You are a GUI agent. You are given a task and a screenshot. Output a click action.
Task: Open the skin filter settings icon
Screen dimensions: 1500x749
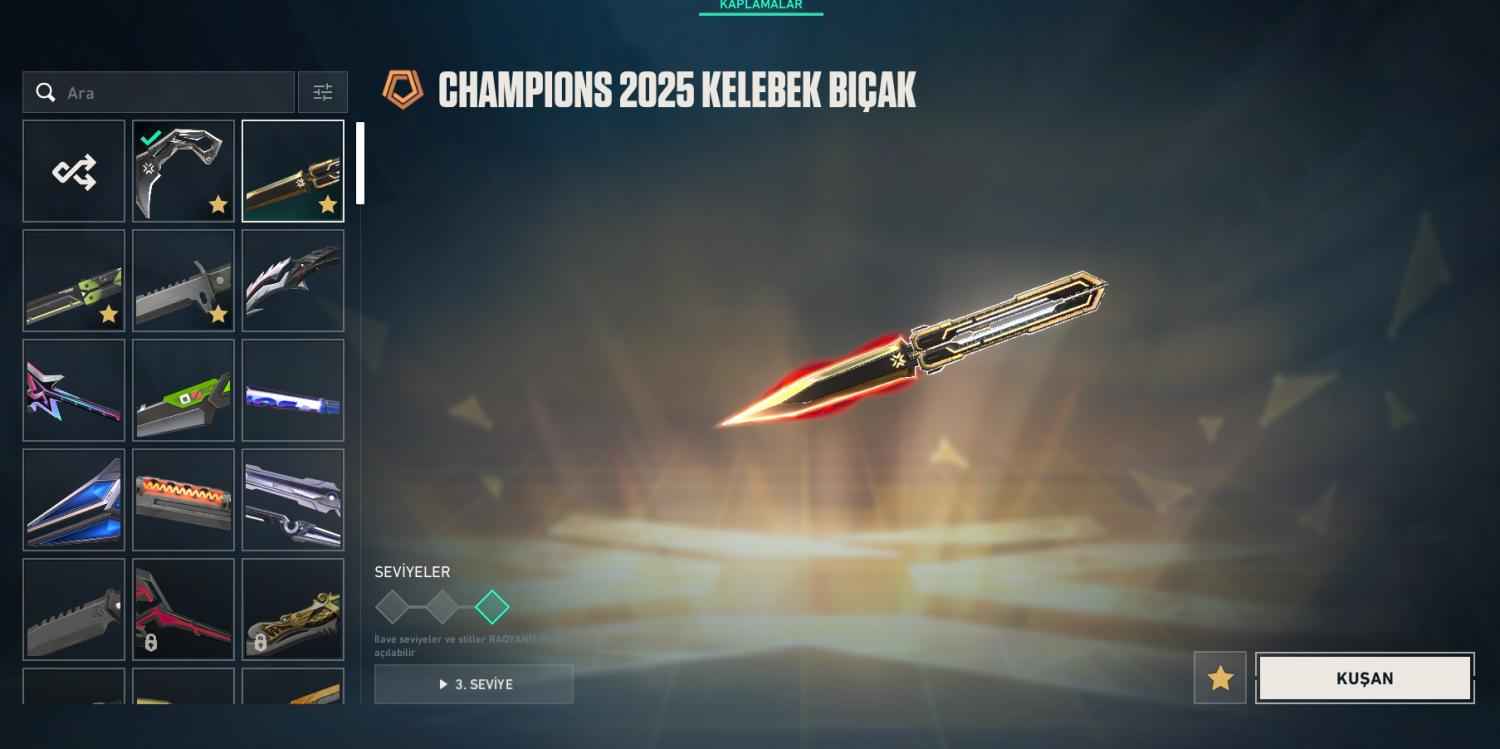pyautogui.click(x=322, y=91)
